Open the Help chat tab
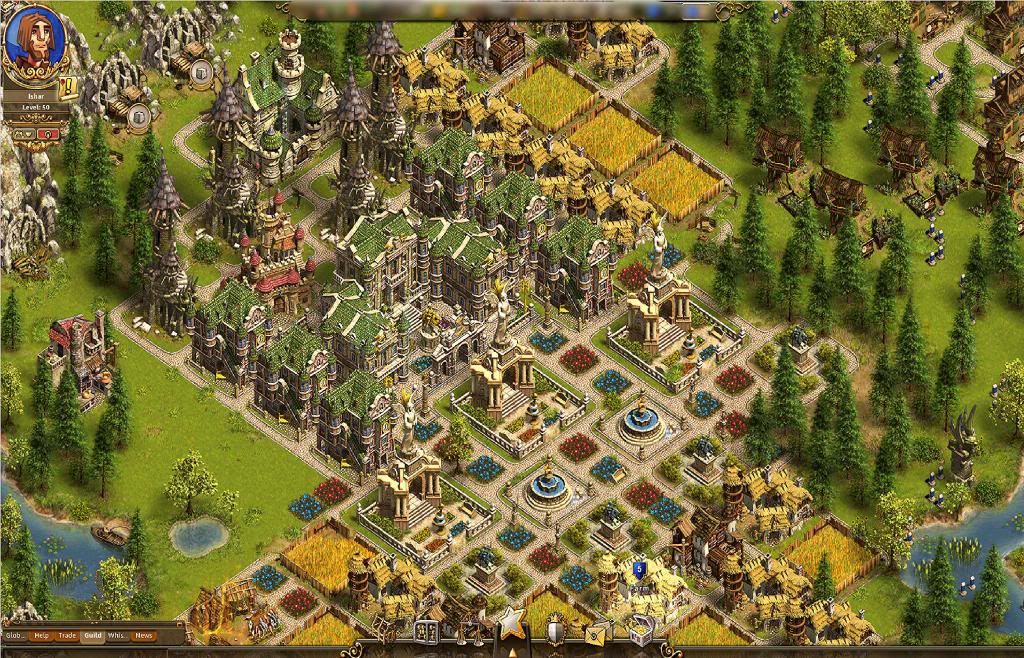Viewport: 1024px width, 658px height. click(x=41, y=635)
